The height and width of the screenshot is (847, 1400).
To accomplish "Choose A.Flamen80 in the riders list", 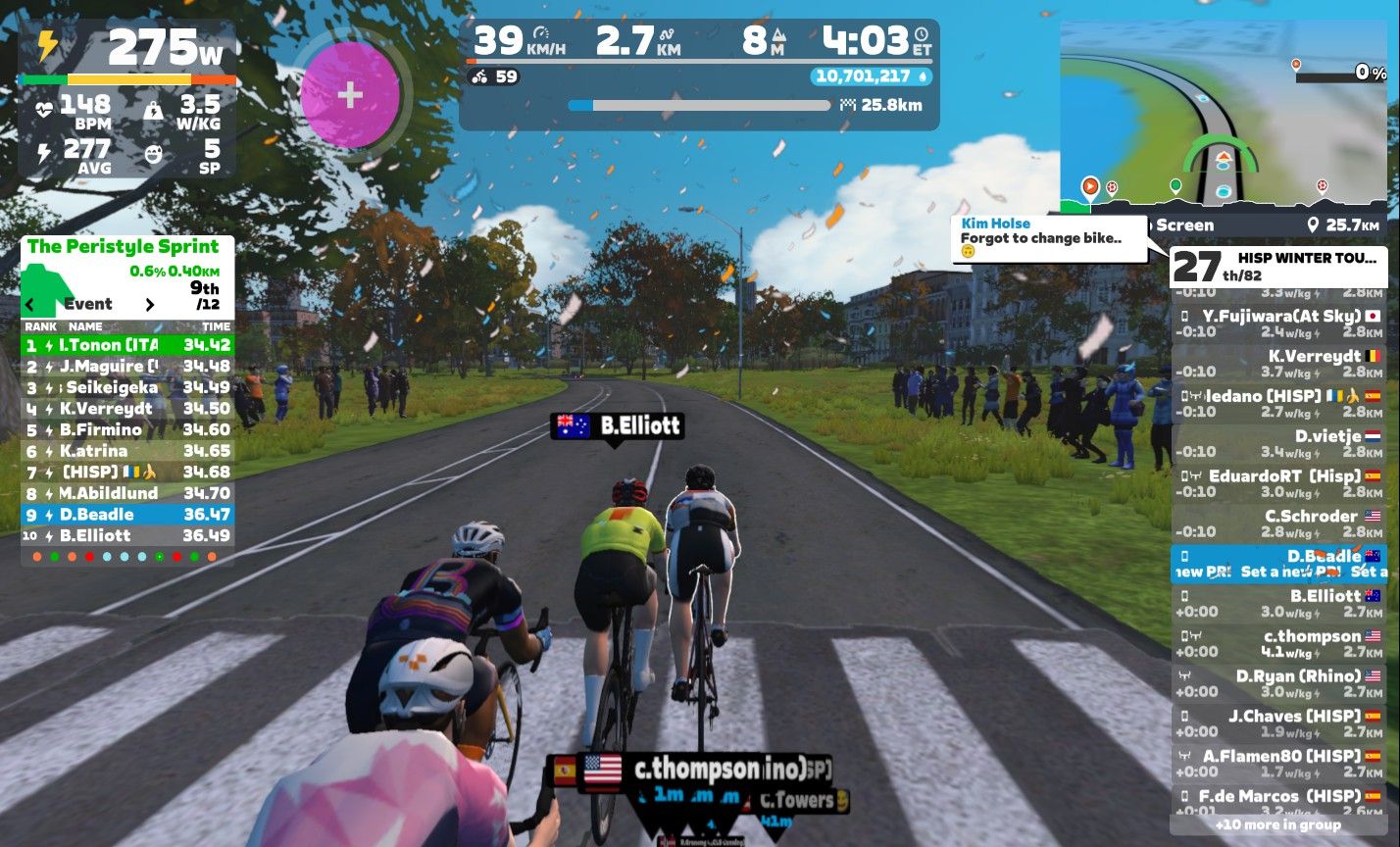I will click(x=1277, y=765).
